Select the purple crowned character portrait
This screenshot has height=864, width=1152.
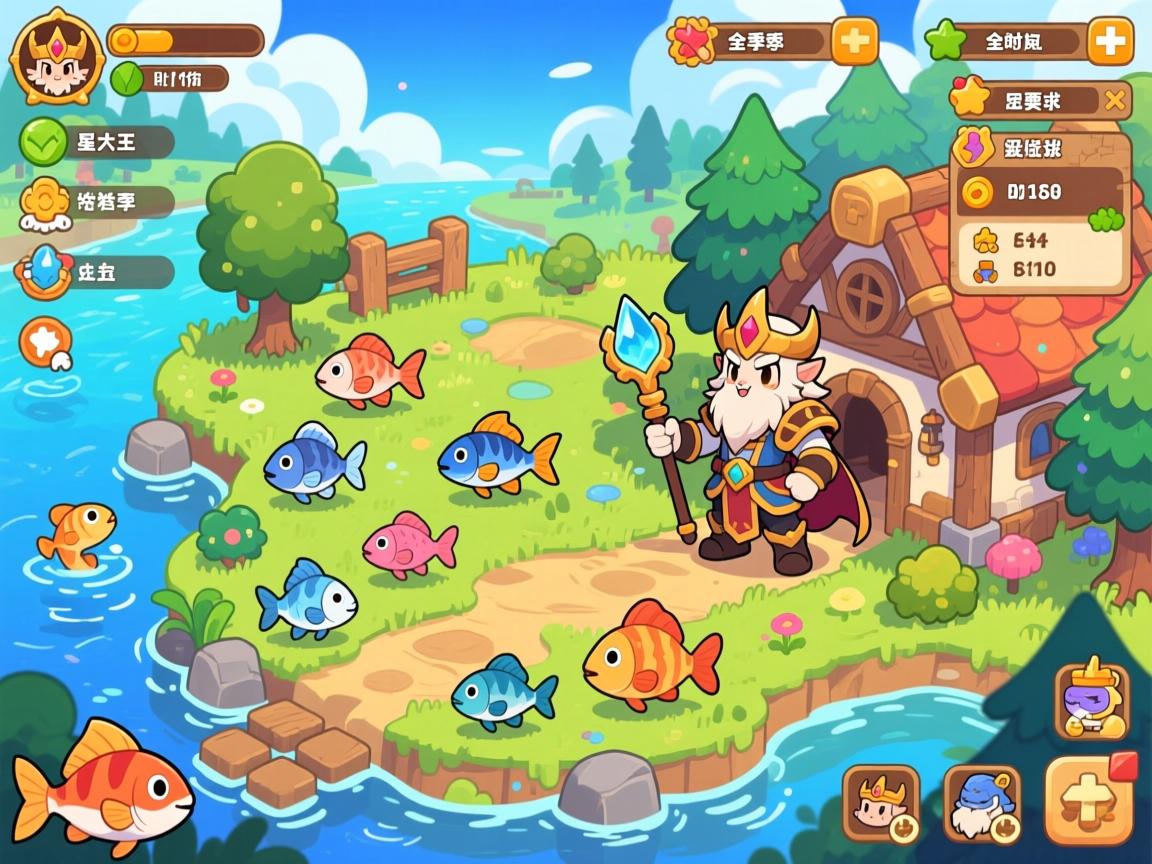pos(1091,702)
